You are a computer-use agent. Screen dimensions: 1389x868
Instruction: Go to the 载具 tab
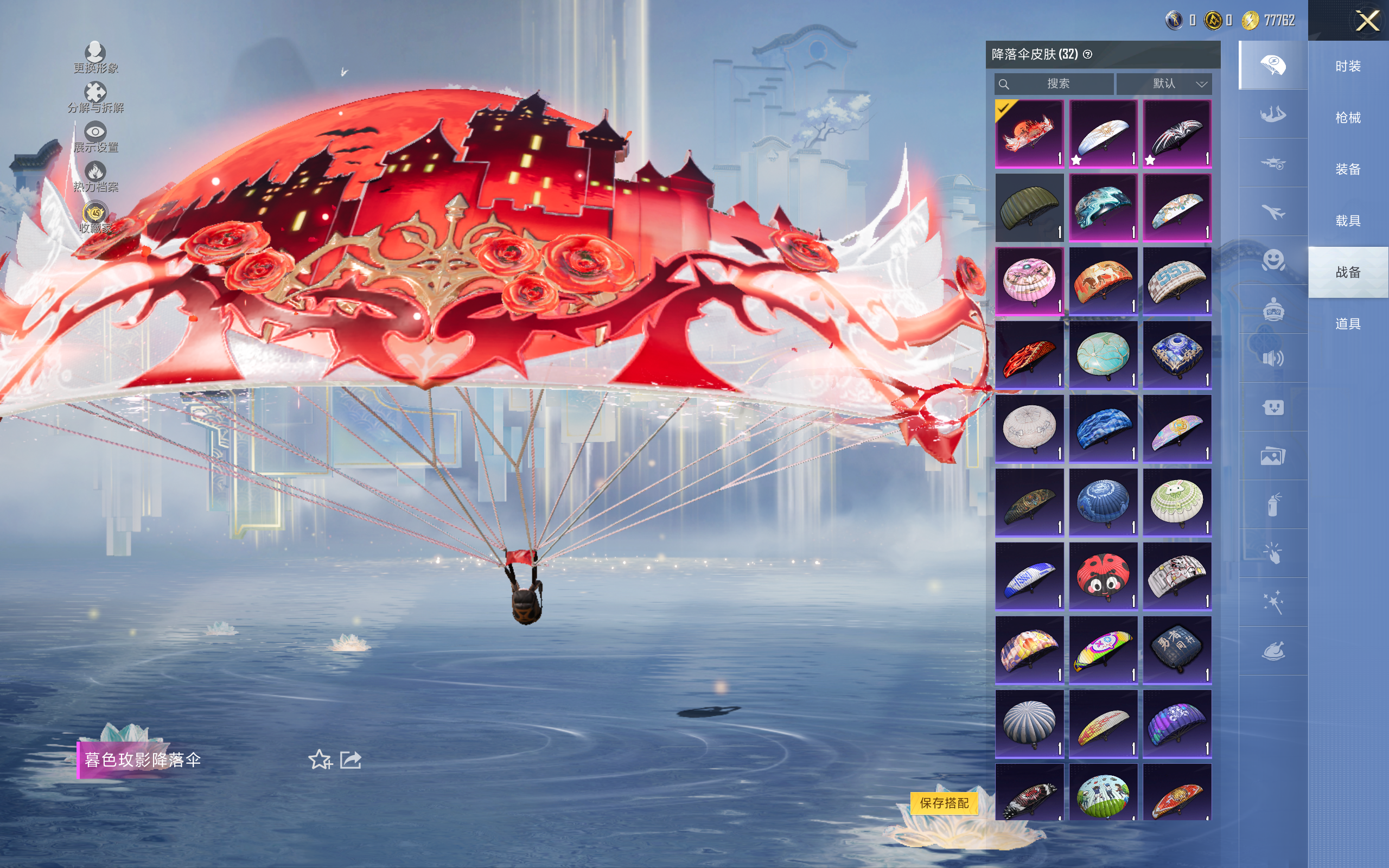(x=1347, y=220)
